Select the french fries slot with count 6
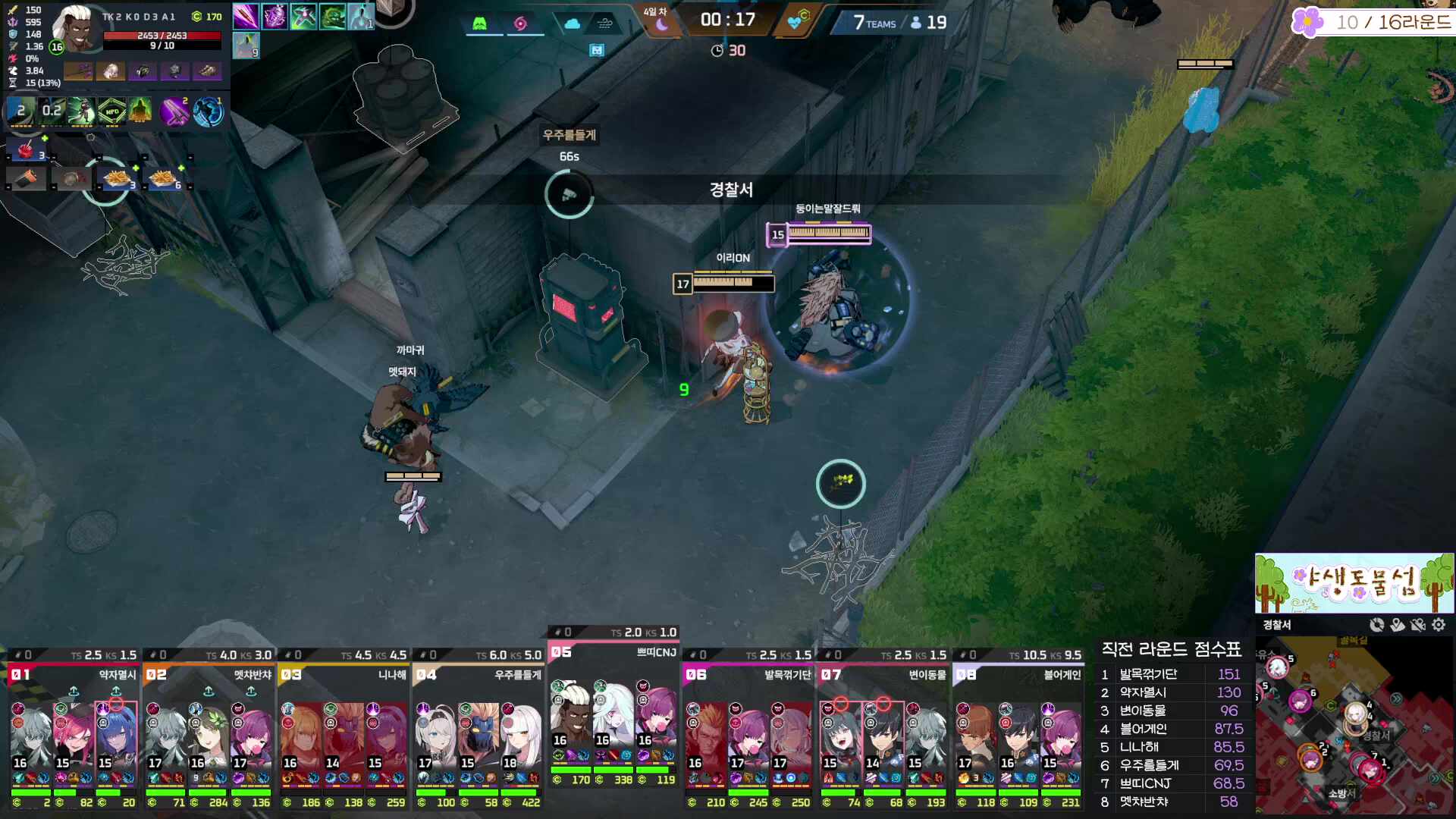Screen dimensions: 1456x819 (x=163, y=179)
